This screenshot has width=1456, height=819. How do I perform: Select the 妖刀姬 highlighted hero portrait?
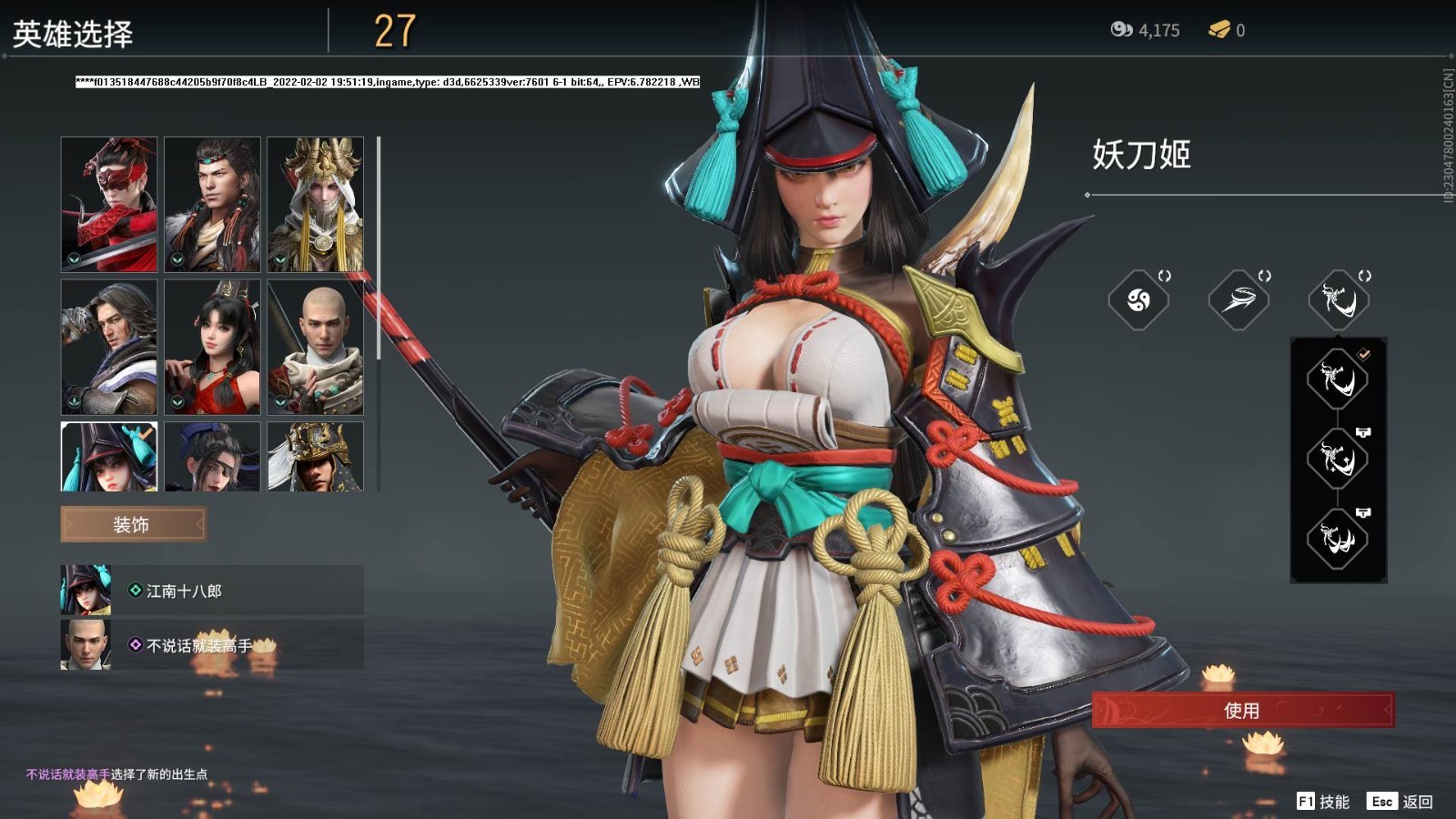point(109,457)
